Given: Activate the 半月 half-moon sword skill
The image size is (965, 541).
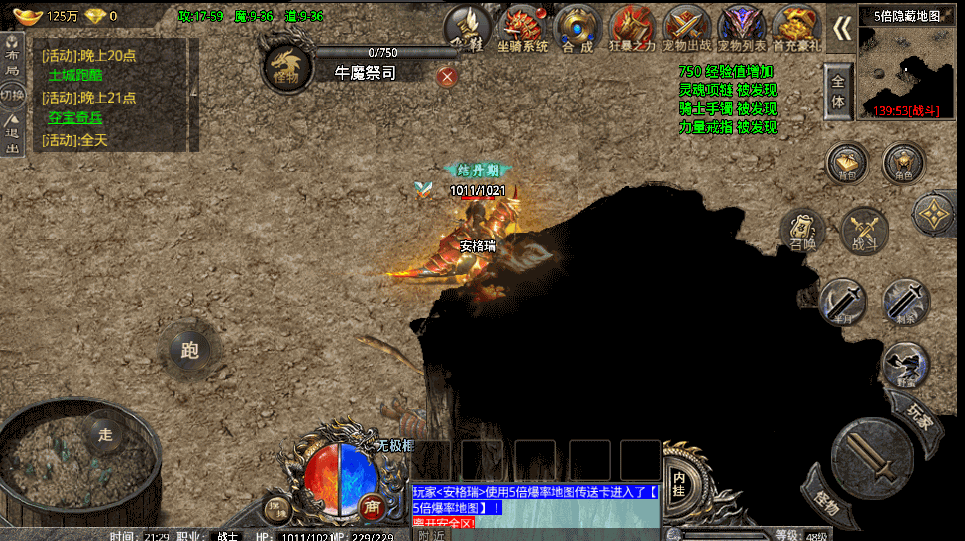Looking at the screenshot, I should tap(841, 300).
